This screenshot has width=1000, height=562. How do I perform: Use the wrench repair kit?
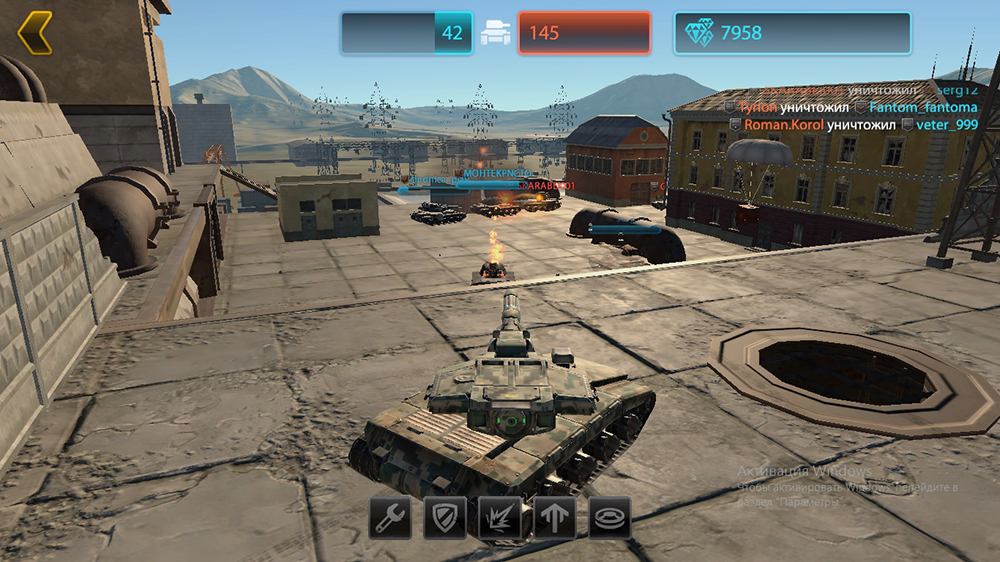click(390, 517)
